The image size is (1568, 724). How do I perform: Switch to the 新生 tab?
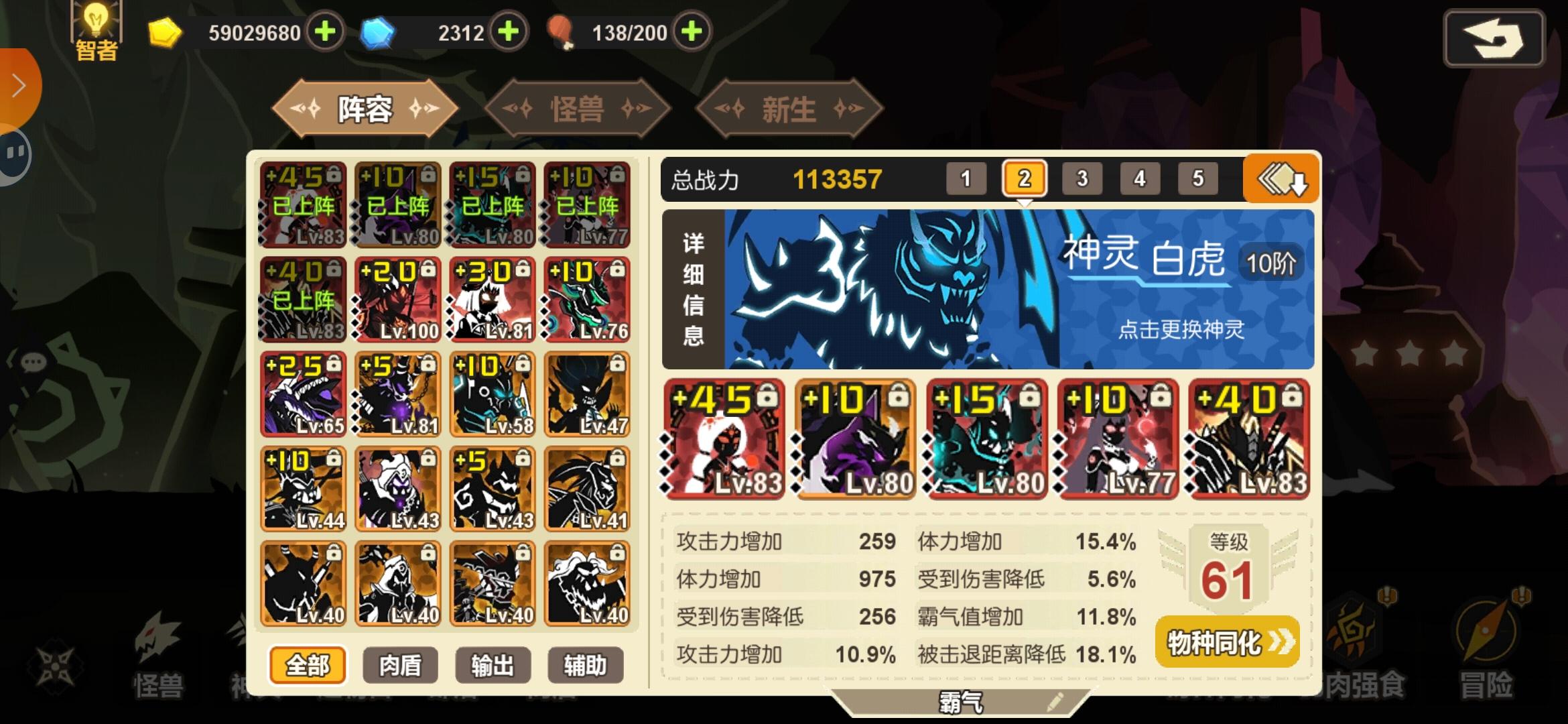(x=788, y=107)
